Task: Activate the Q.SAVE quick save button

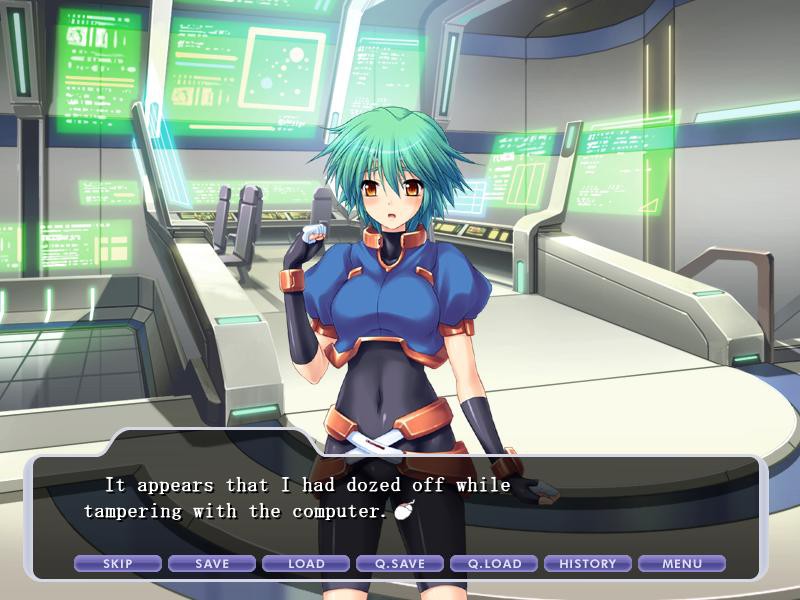Action: [400, 564]
